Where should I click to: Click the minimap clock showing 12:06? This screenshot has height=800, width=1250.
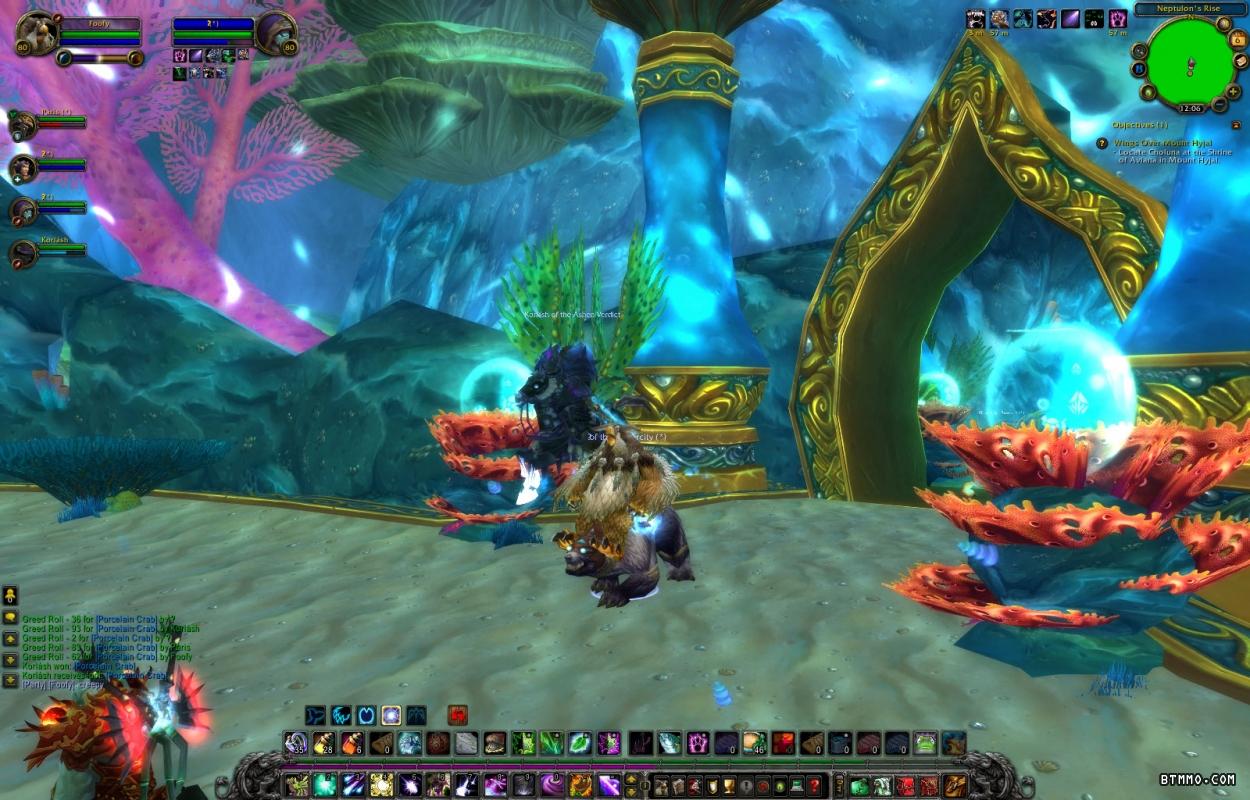(1190, 107)
